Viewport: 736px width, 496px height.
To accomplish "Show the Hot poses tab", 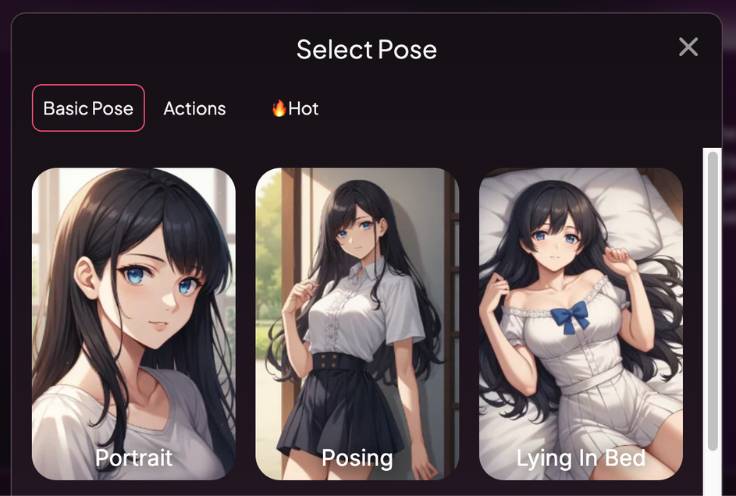I will [x=295, y=108].
